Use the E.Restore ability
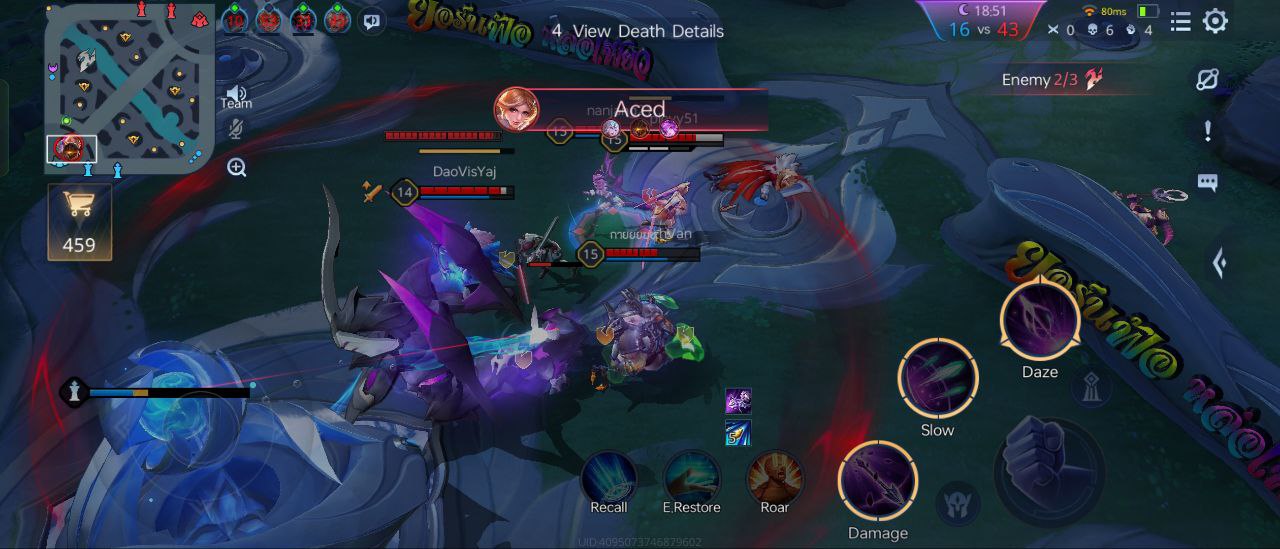1280x549 pixels. coord(691,476)
